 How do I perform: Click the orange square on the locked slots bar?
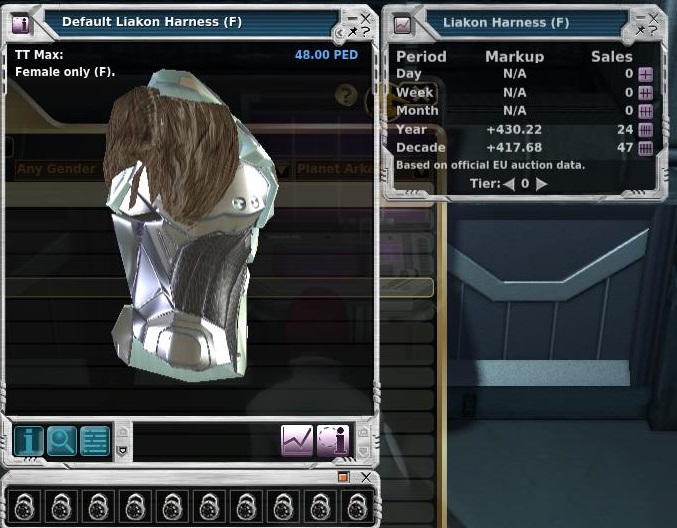[343, 478]
